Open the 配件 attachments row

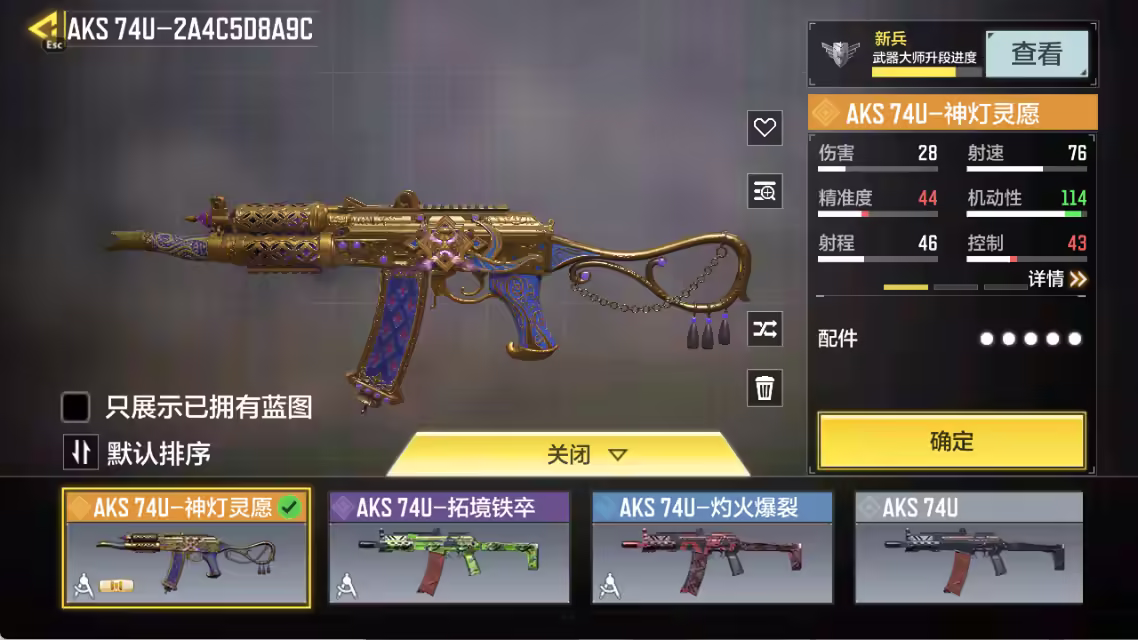pos(950,339)
